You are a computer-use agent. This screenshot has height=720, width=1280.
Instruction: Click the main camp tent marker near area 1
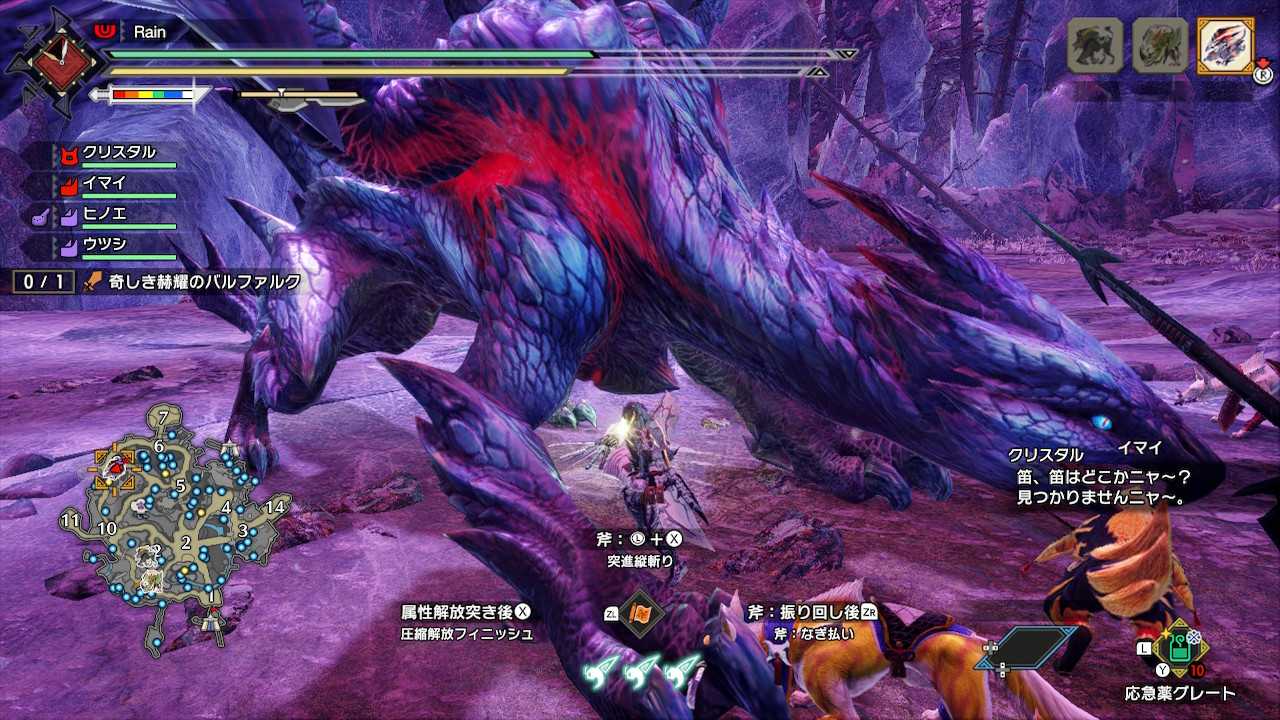(209, 622)
